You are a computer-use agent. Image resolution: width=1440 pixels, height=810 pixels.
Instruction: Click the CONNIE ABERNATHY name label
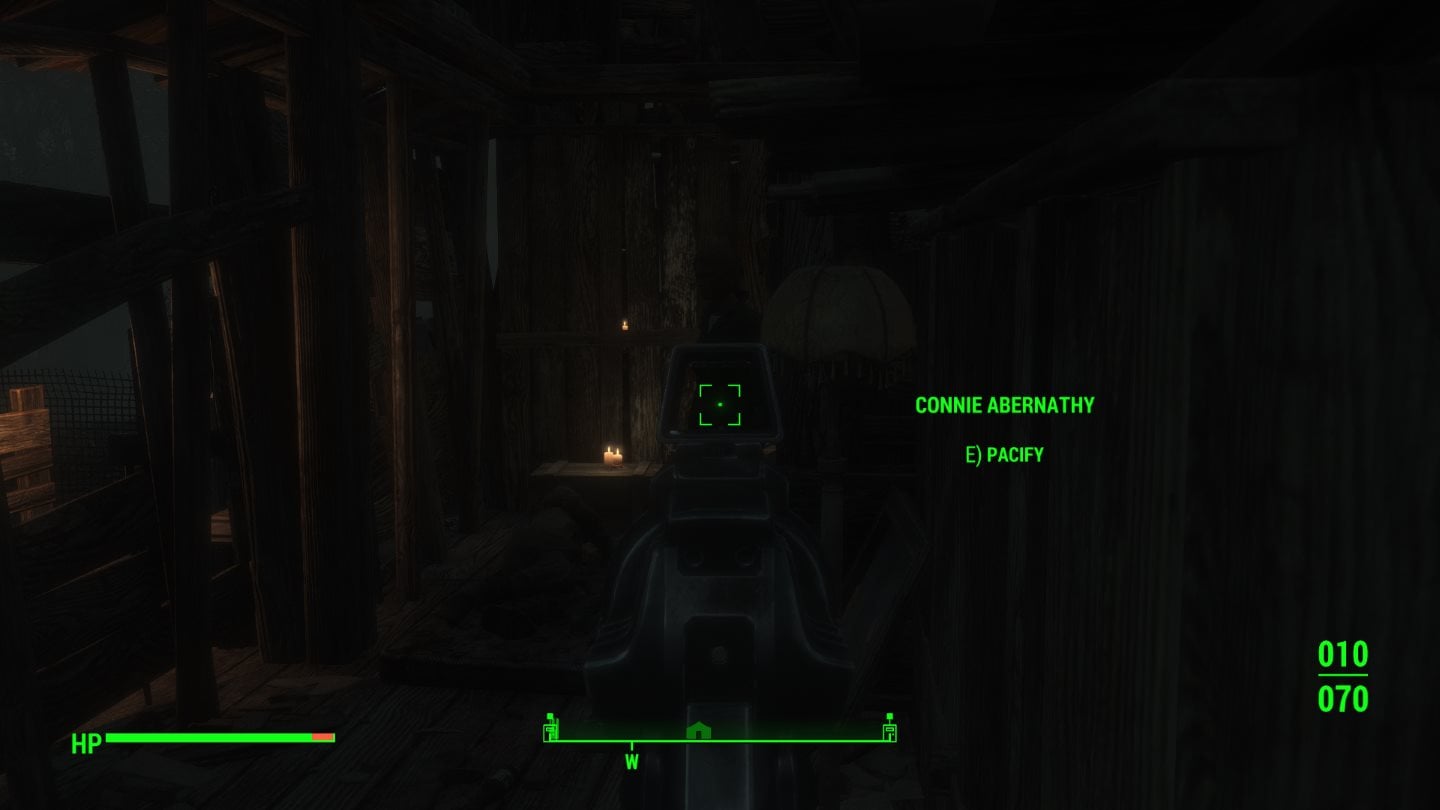(x=1004, y=405)
